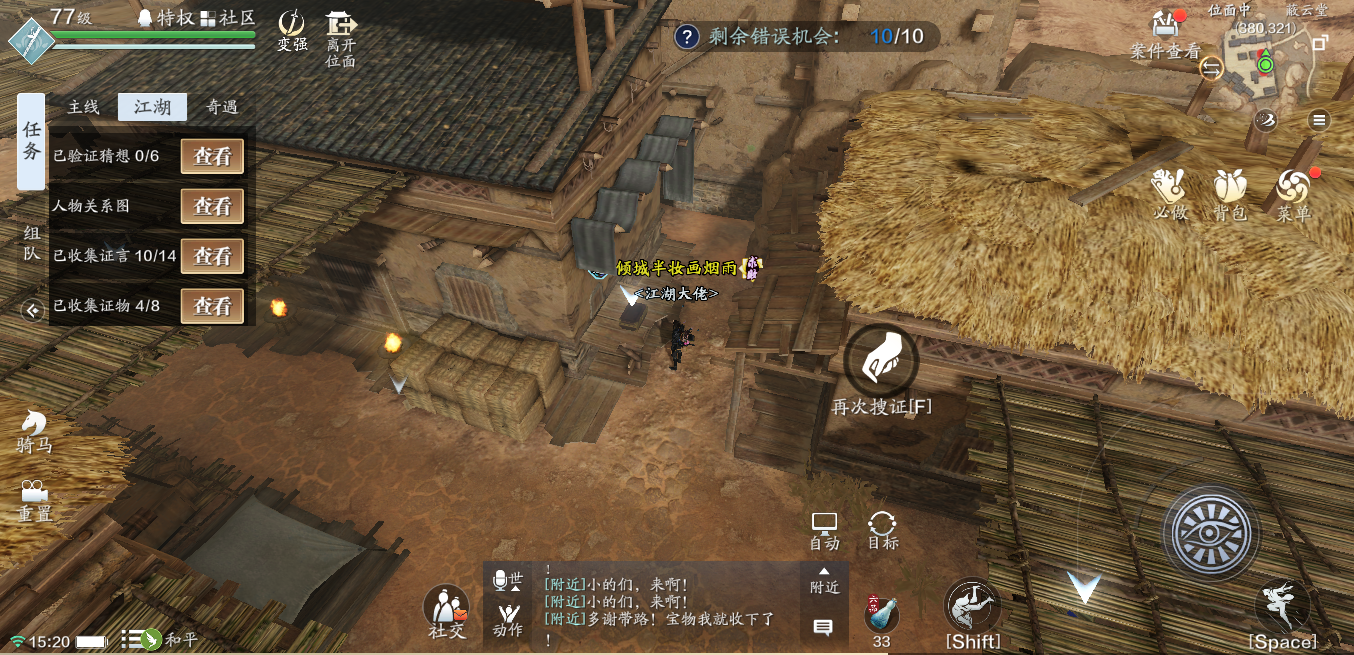Screen dimensions: 1354x655
Task: Open the 奇遇 tab
Action: [x=221, y=107]
